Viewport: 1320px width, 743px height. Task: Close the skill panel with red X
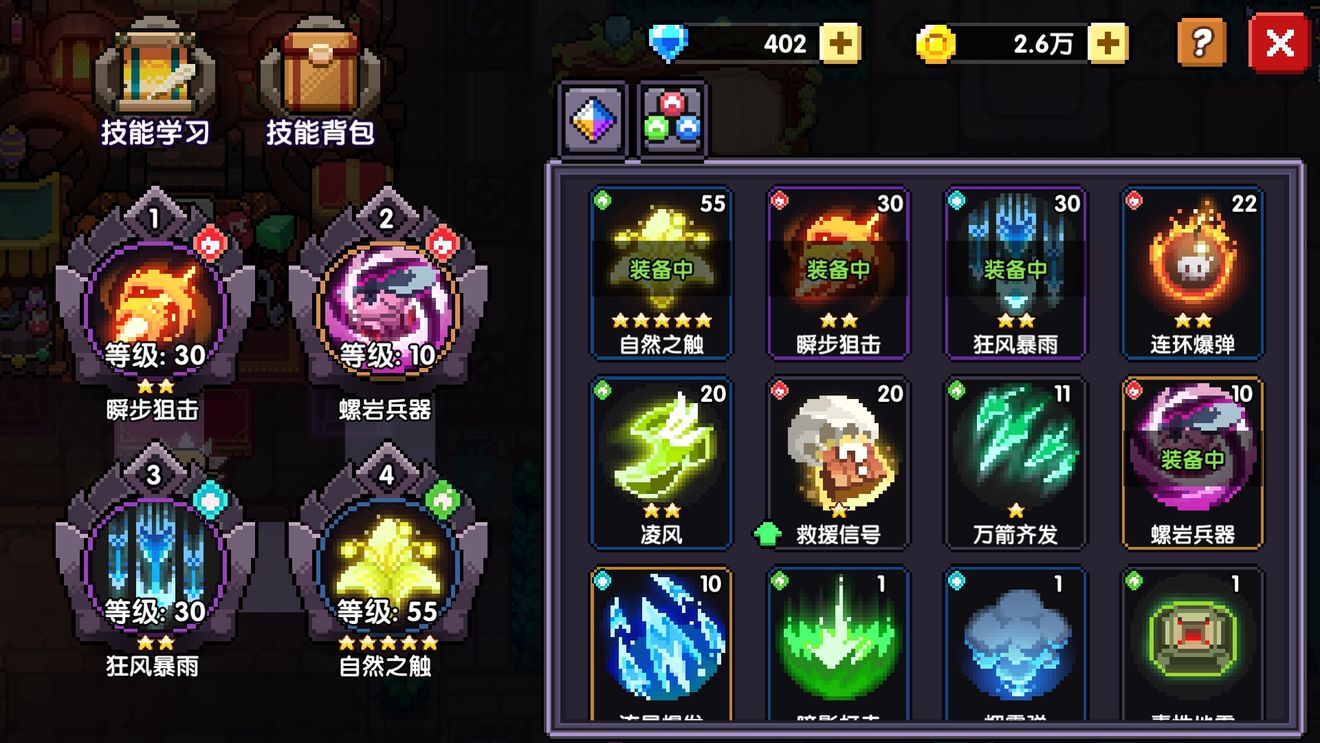click(1279, 44)
